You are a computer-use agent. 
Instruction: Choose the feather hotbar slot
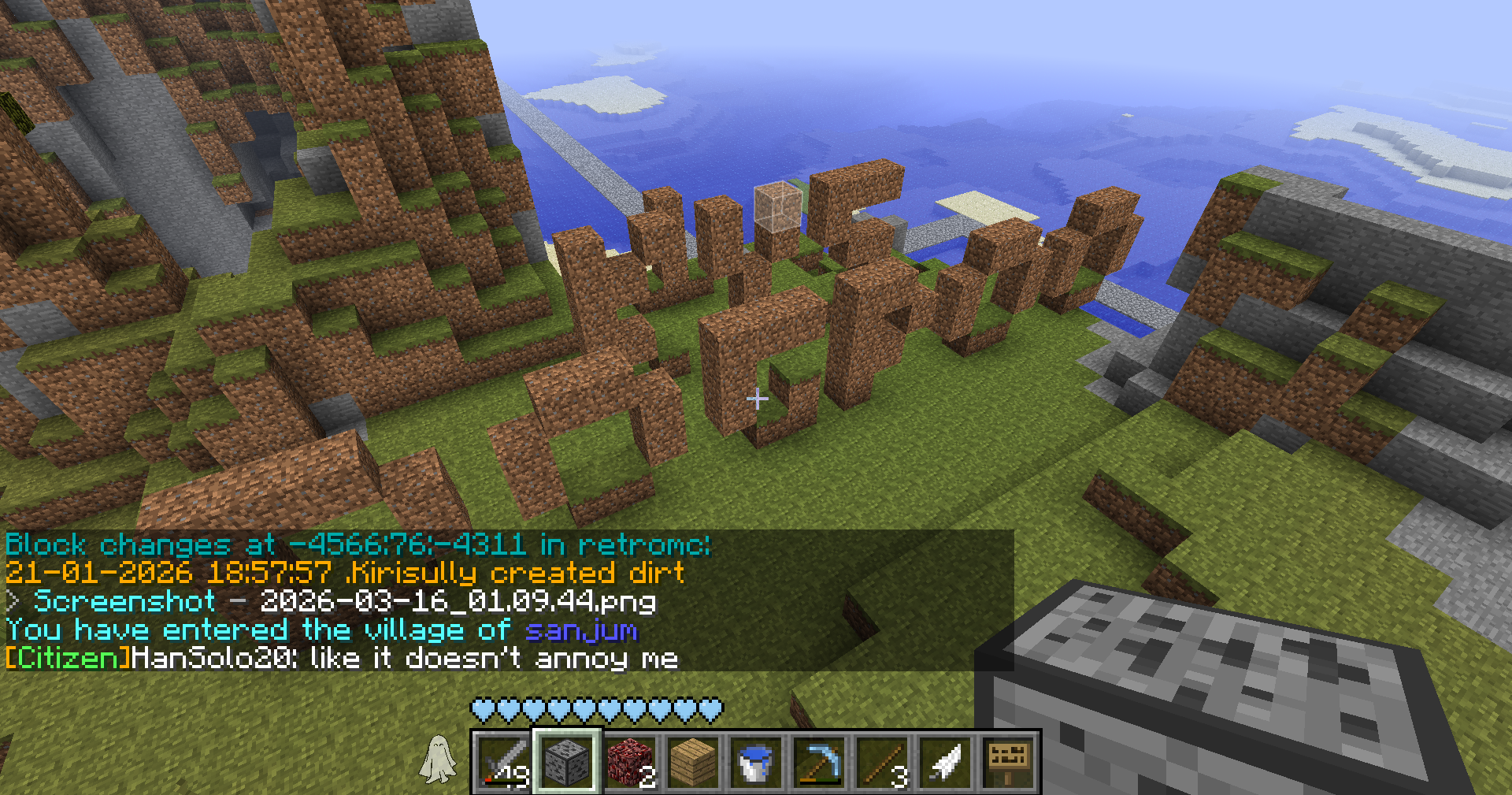945,762
